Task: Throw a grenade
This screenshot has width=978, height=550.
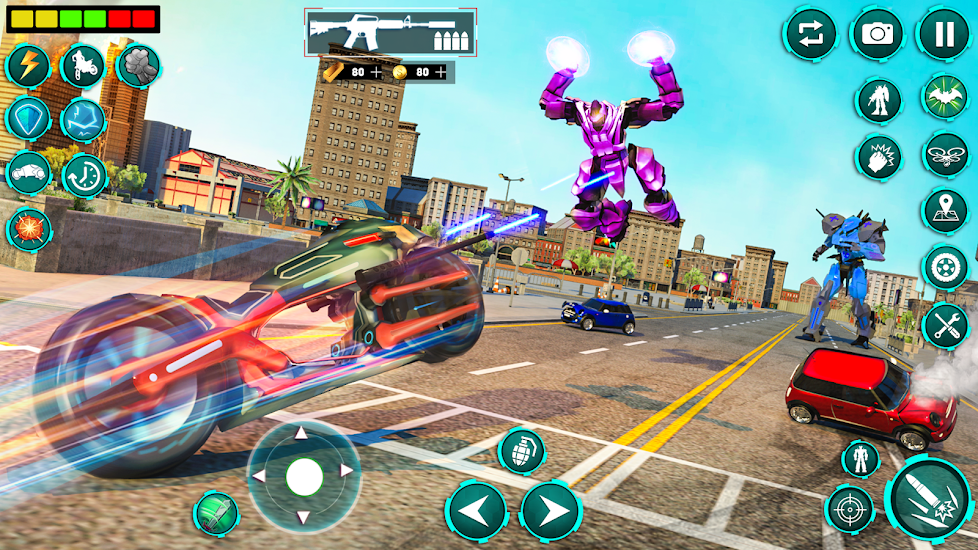Action: click(x=521, y=451)
